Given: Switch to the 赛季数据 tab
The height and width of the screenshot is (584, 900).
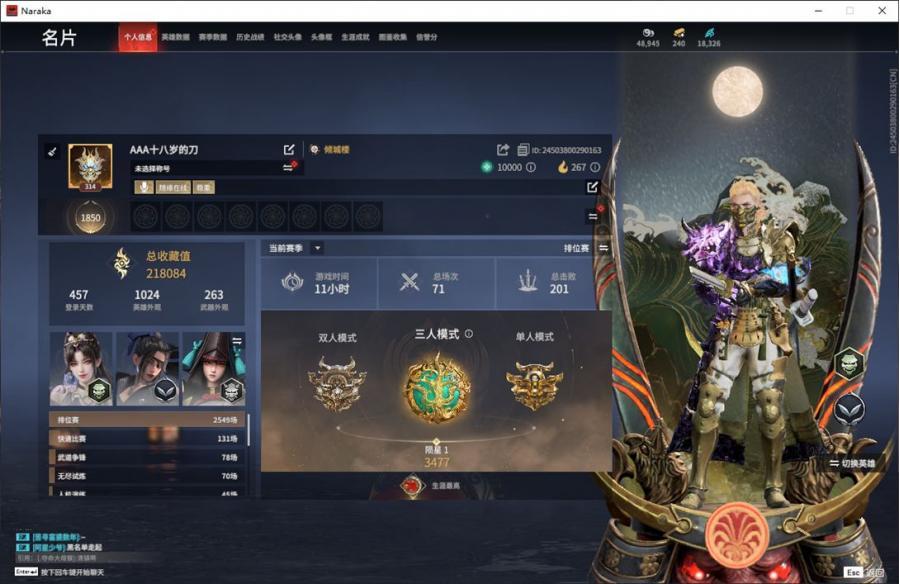Looking at the screenshot, I should (x=211, y=37).
